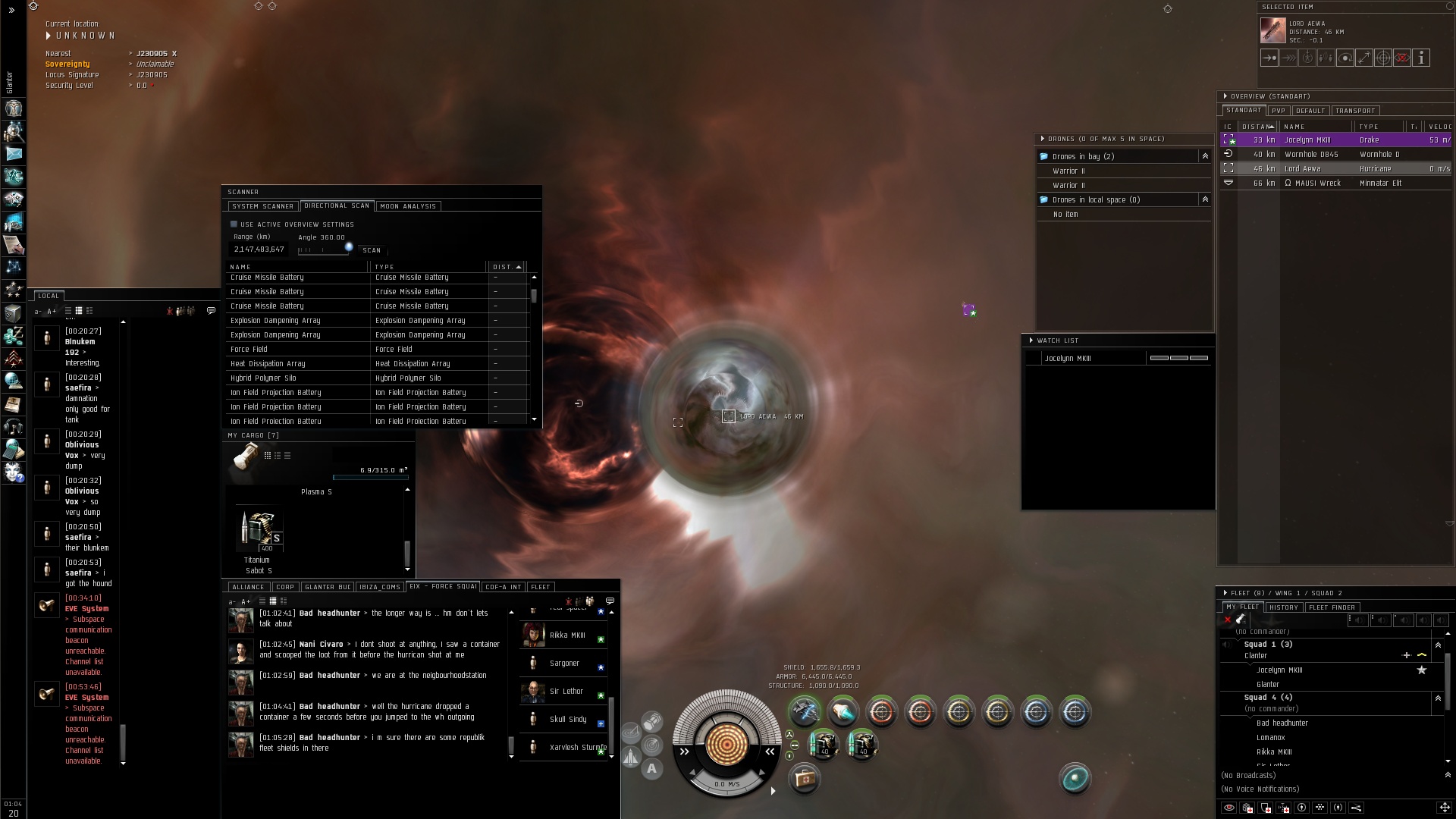
Task: Open the Alliance chat channel tab
Action: click(248, 587)
